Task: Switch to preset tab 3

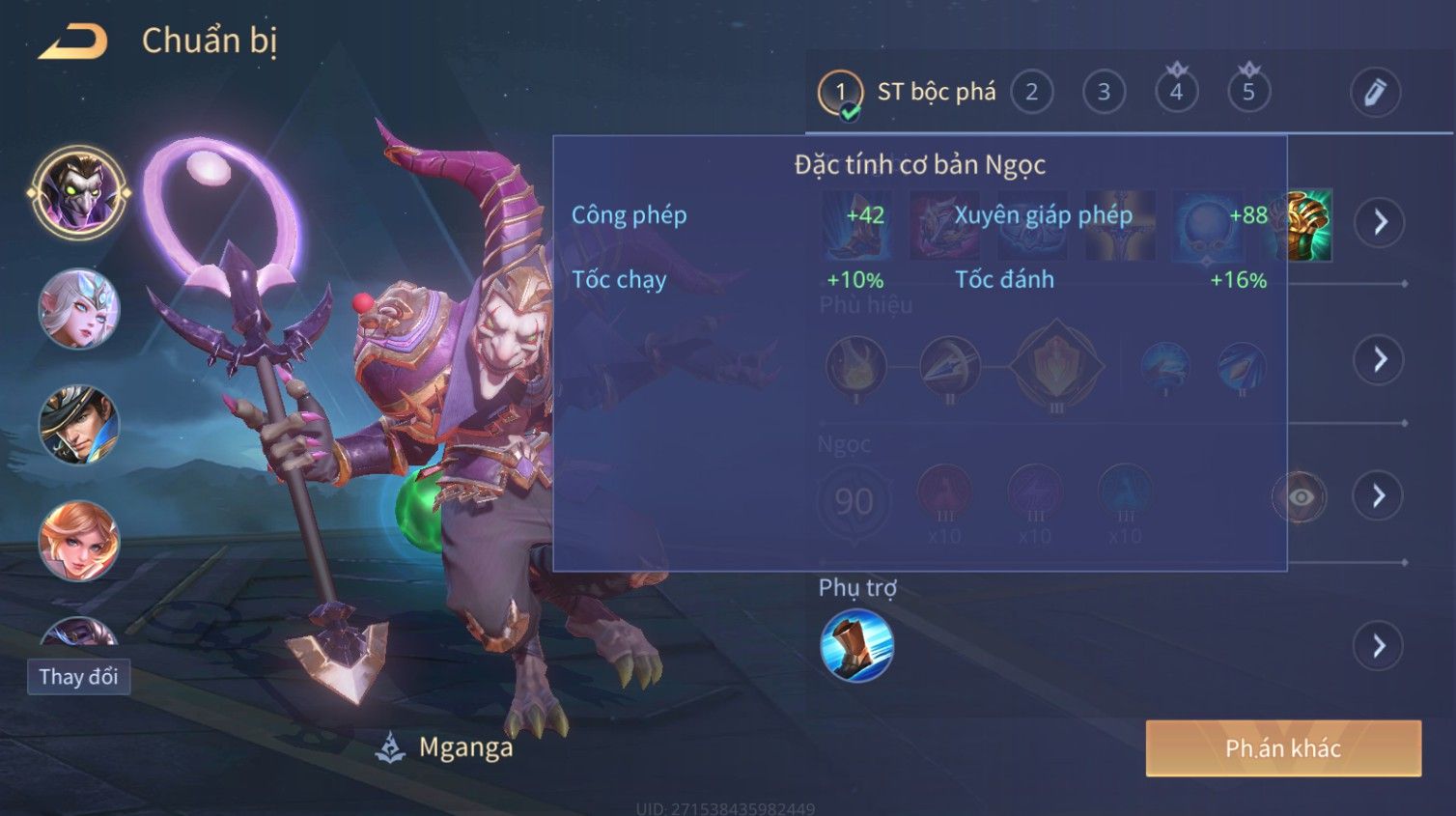Action: pyautogui.click(x=1104, y=92)
